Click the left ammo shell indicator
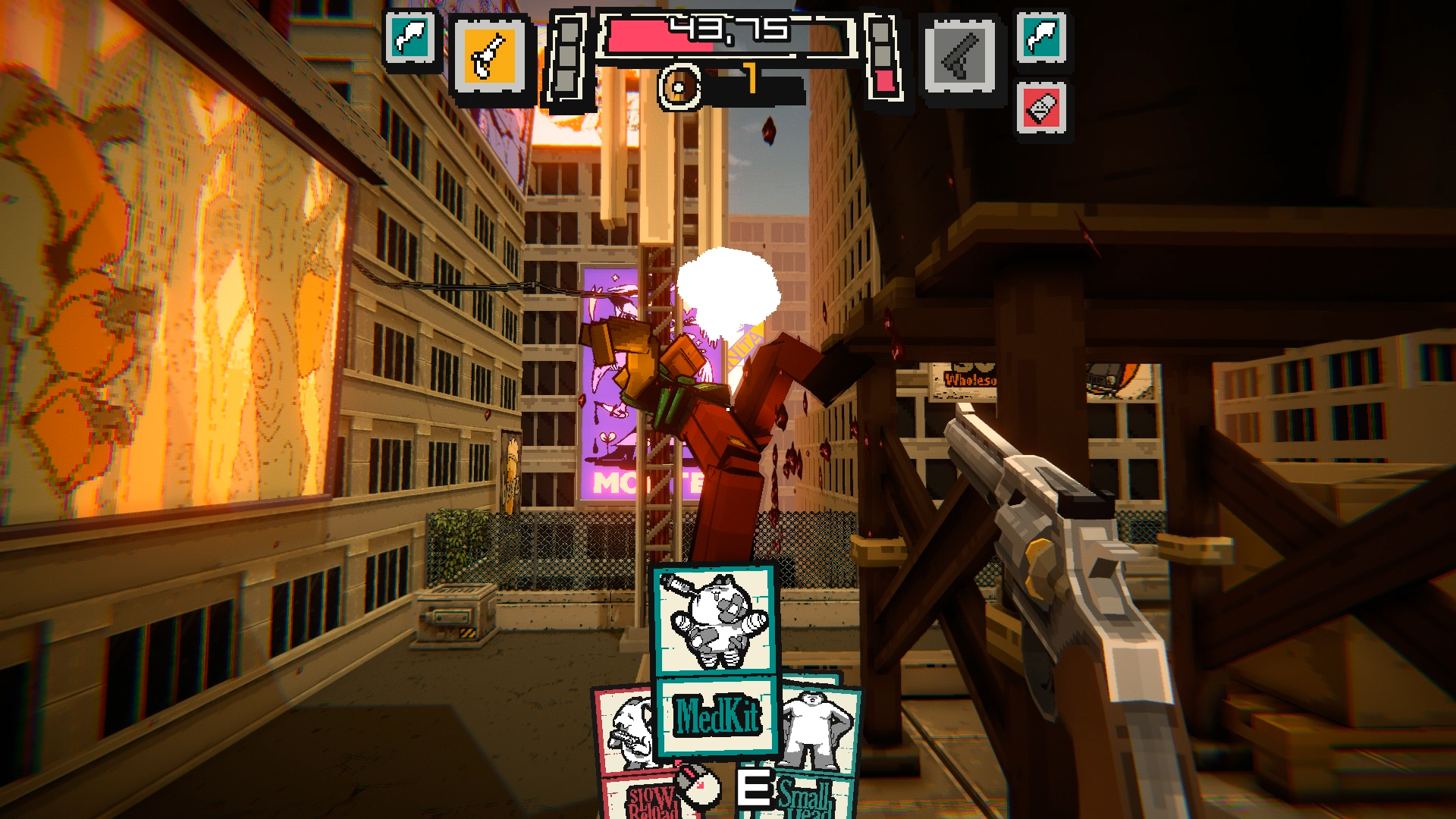1456x819 pixels. point(567,57)
